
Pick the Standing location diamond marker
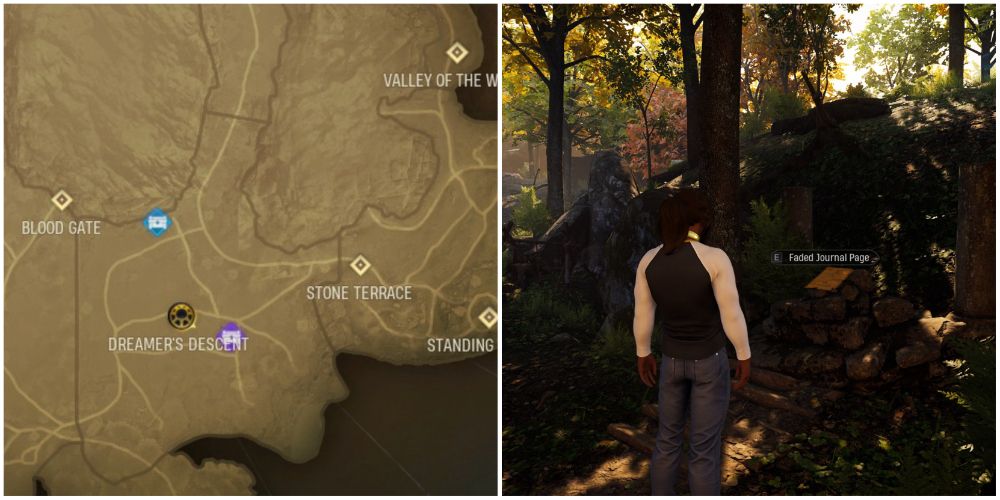coord(488,318)
